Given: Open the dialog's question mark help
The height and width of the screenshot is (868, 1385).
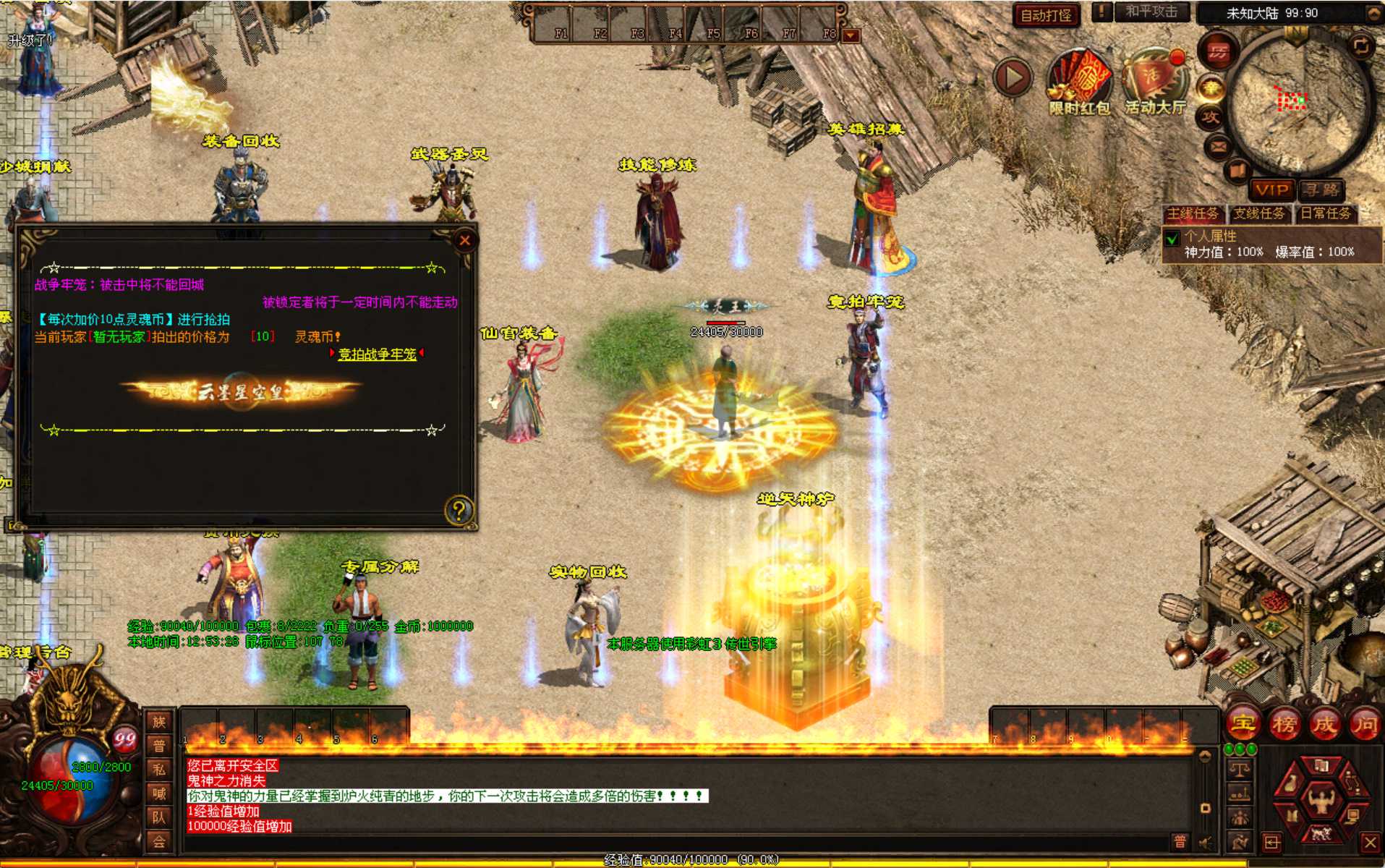Looking at the screenshot, I should pyautogui.click(x=459, y=511).
